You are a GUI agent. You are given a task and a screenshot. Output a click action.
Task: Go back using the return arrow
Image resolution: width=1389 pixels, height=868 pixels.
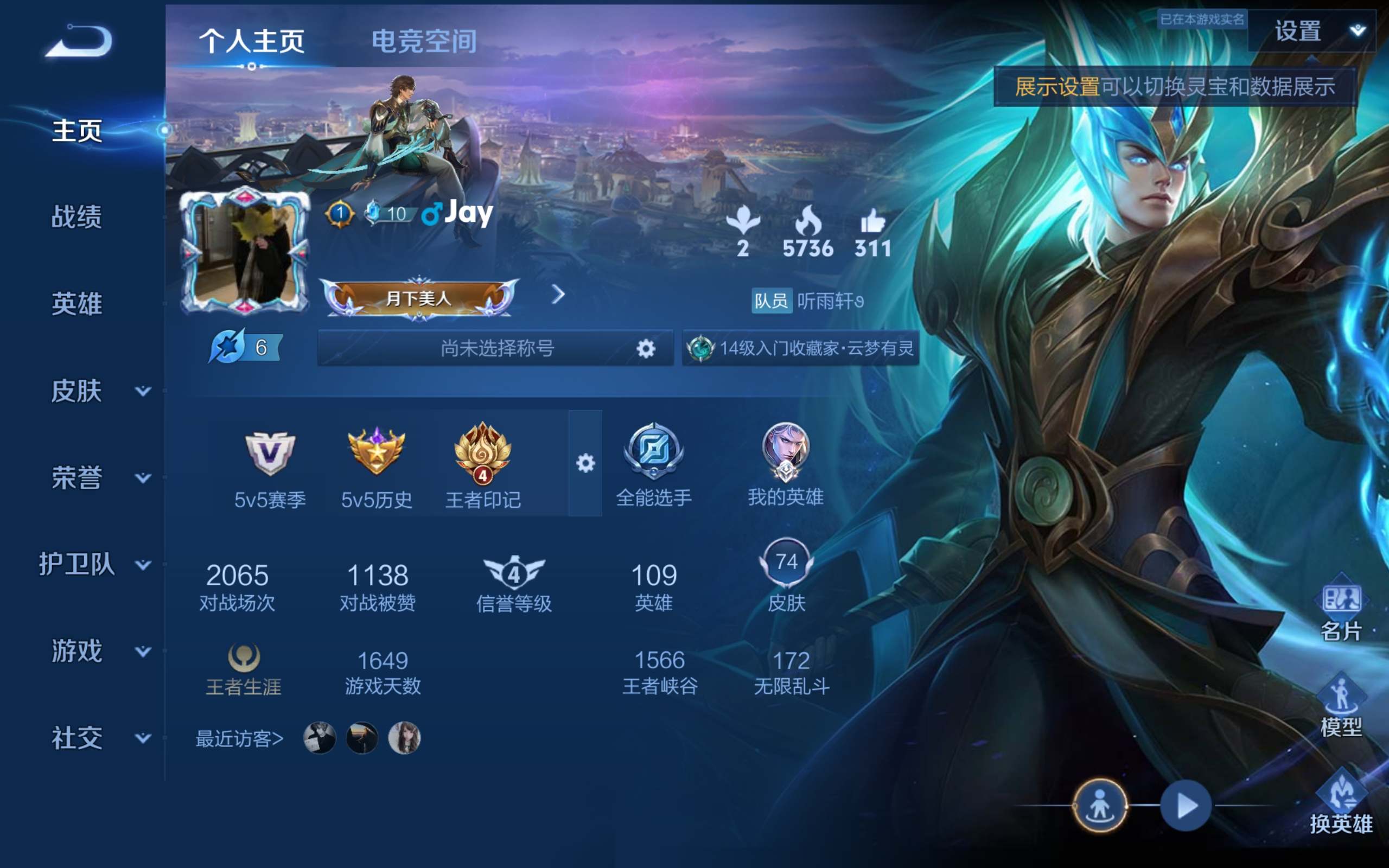pos(79,41)
